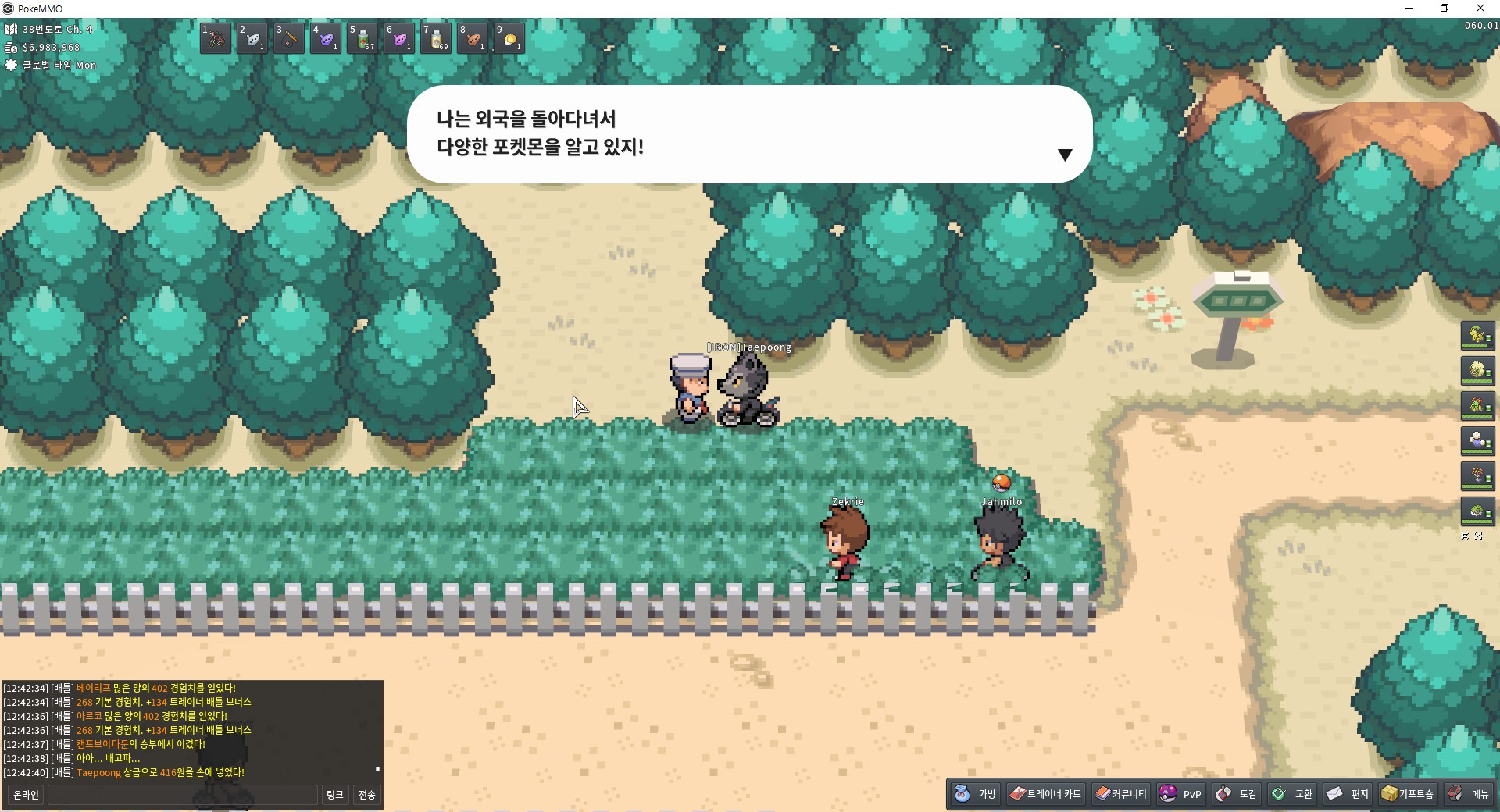Use the white ocarina in hotbar slot 2
Viewport: 1500px width, 812px height.
(252, 38)
